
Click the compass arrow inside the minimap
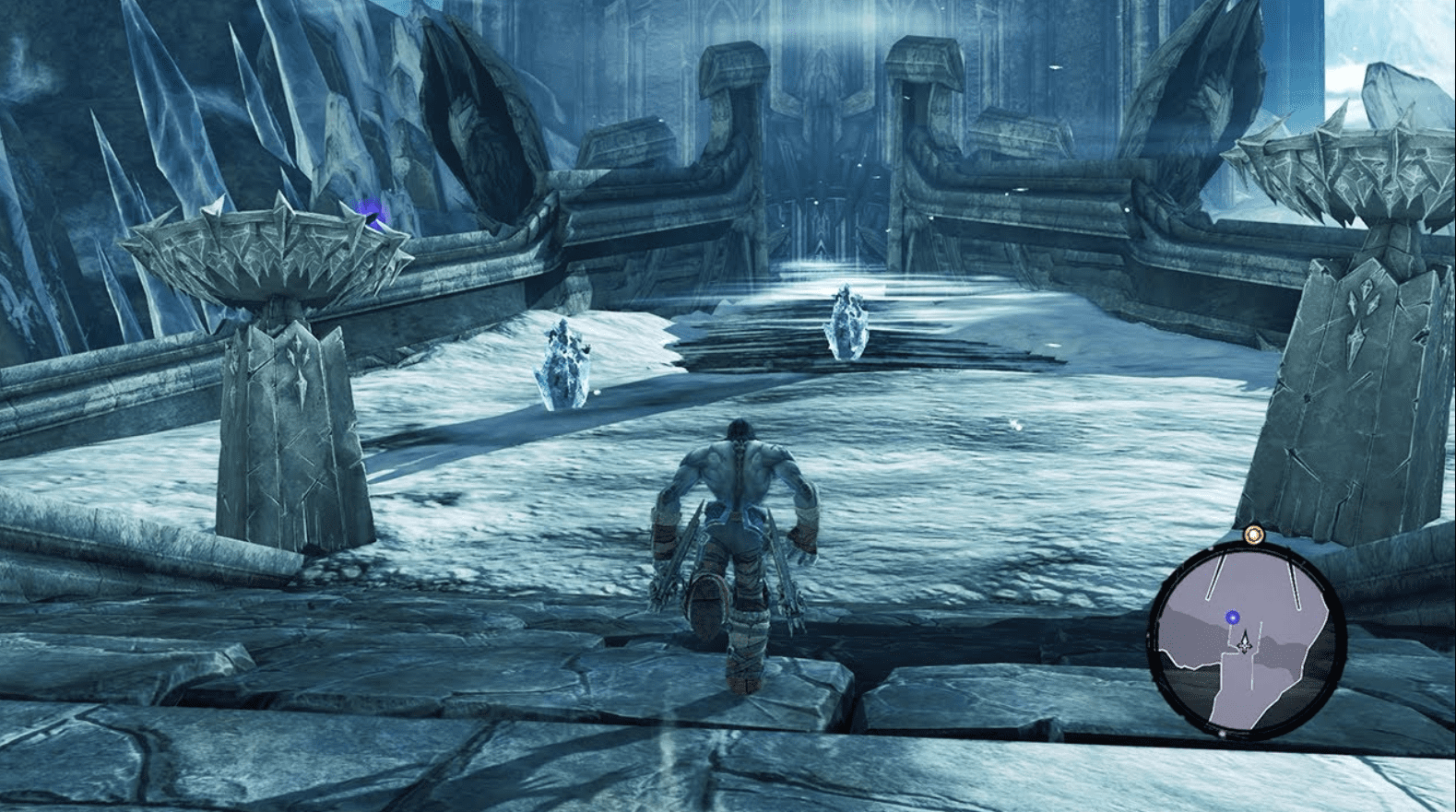[1245, 642]
